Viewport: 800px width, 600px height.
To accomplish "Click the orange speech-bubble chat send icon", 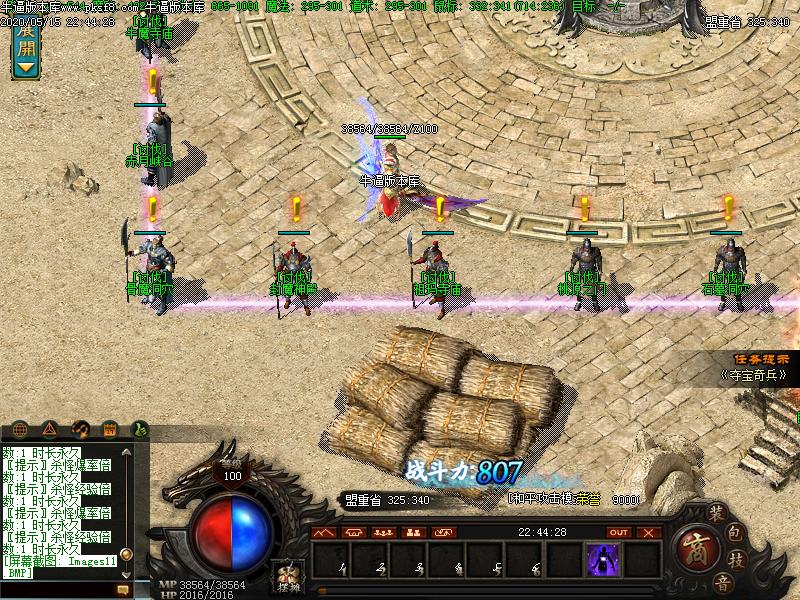I will pyautogui.click(x=123, y=591).
